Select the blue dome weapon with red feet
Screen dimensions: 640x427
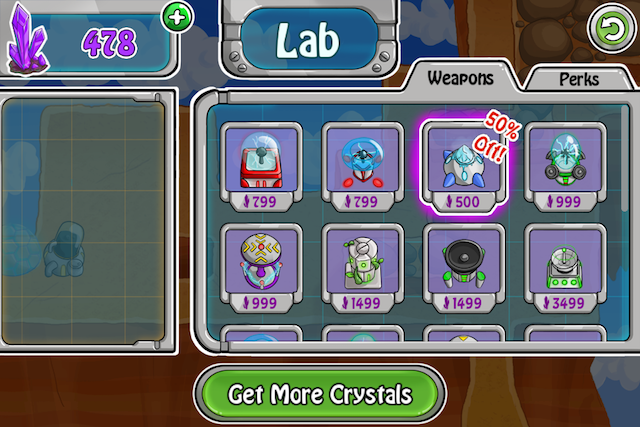[362, 165]
